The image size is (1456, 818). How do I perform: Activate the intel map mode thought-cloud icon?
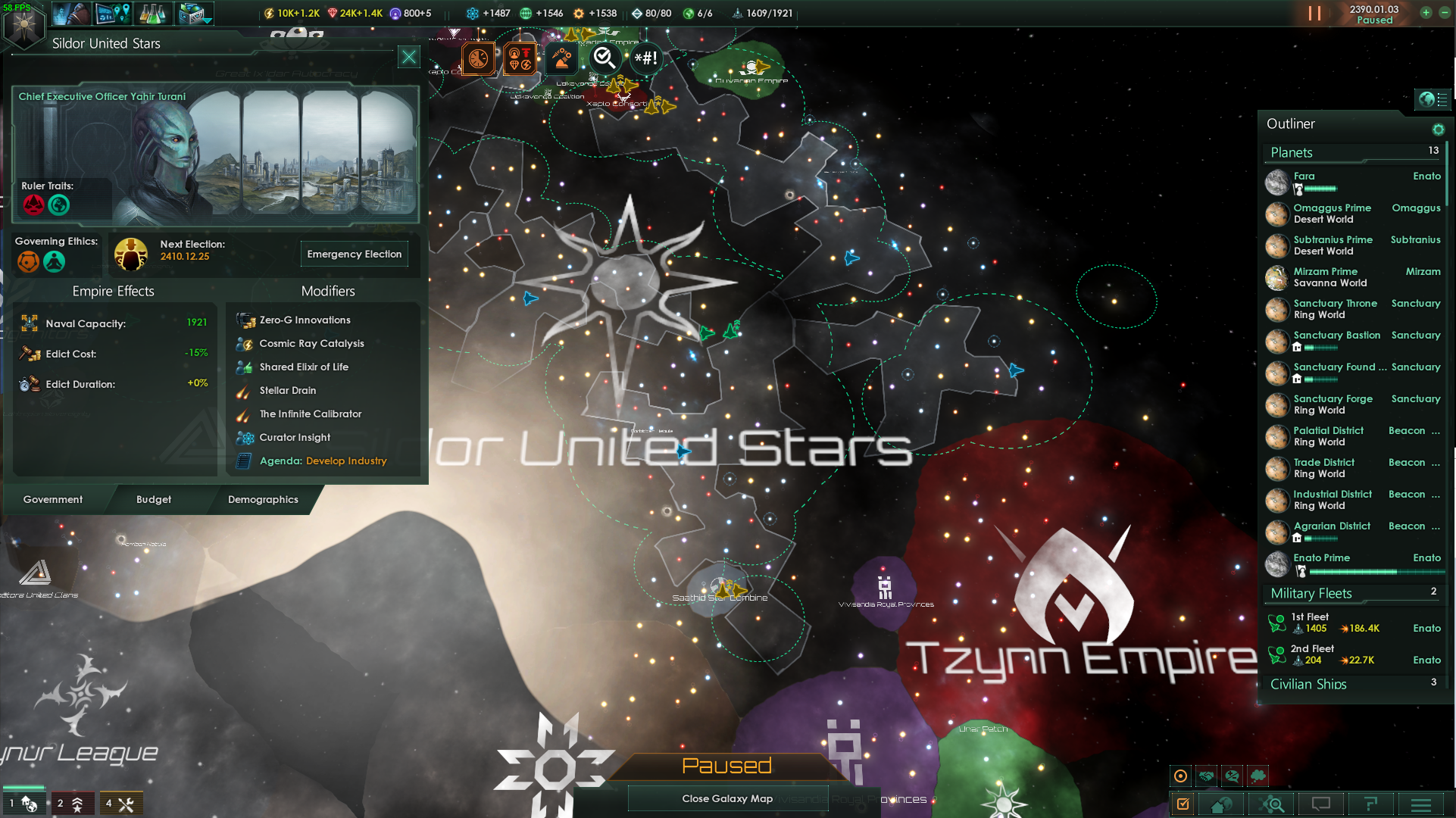[1258, 776]
